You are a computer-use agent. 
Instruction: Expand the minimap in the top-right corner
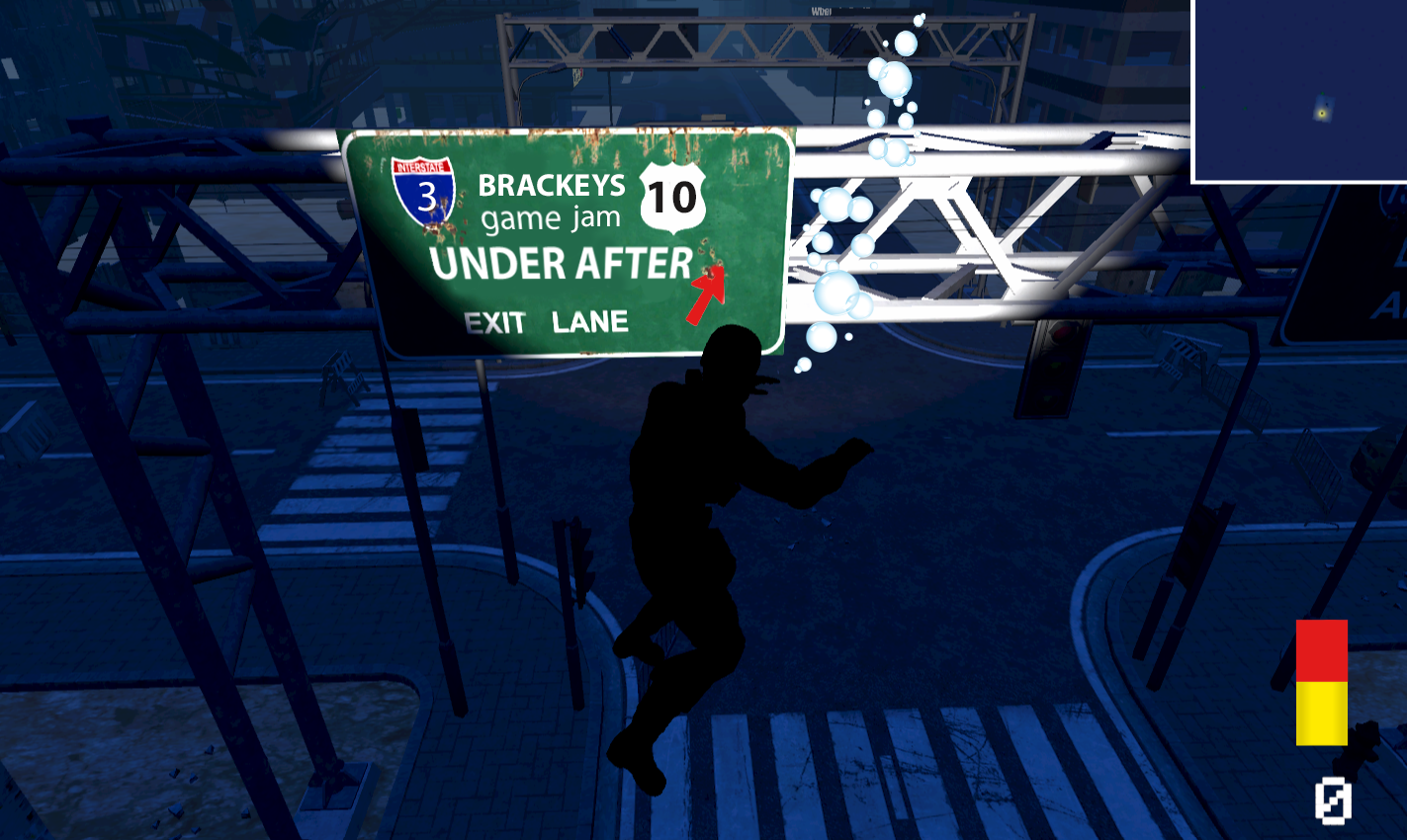(x=1299, y=89)
